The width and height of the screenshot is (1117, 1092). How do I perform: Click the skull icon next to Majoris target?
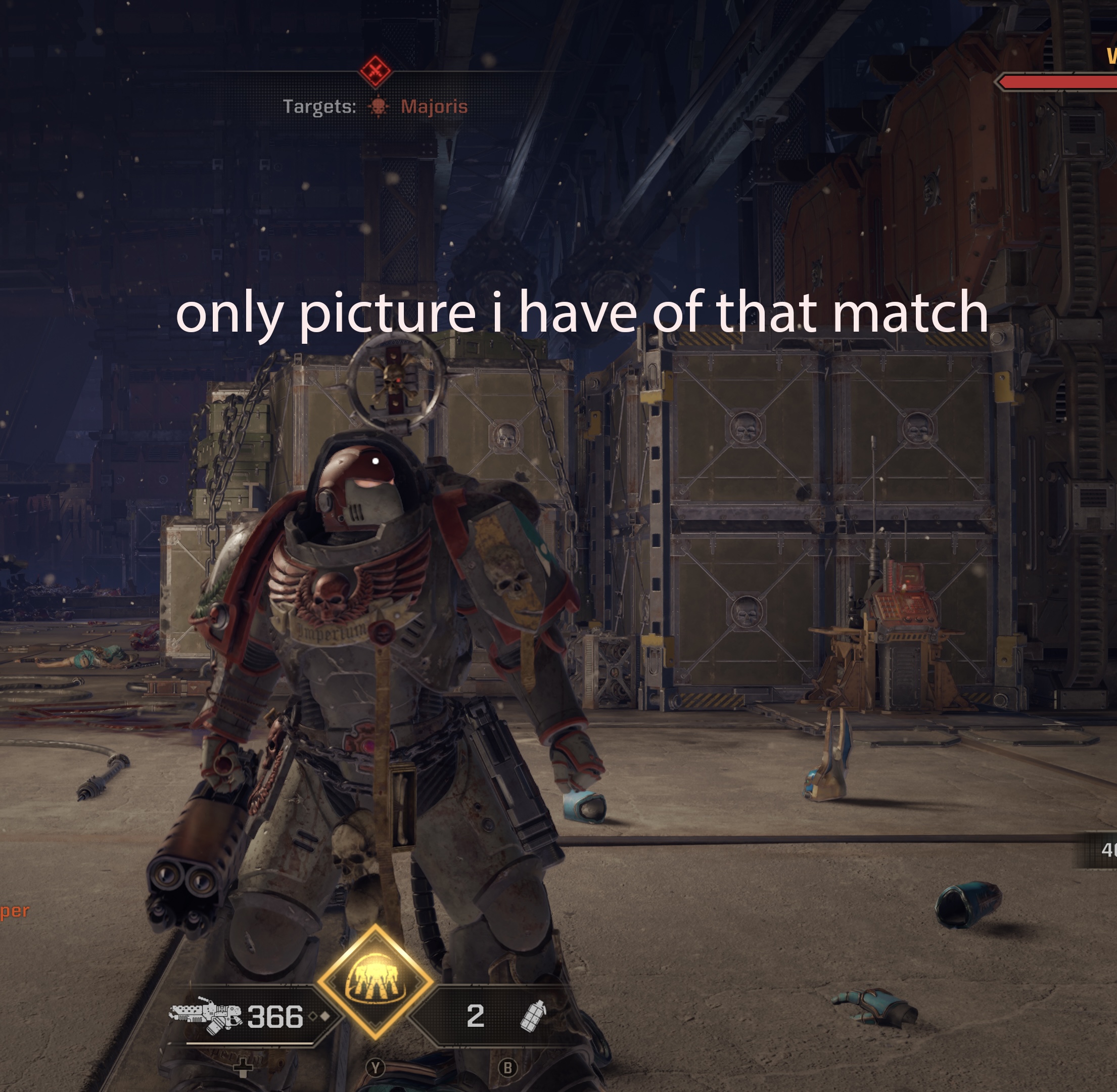point(378,107)
